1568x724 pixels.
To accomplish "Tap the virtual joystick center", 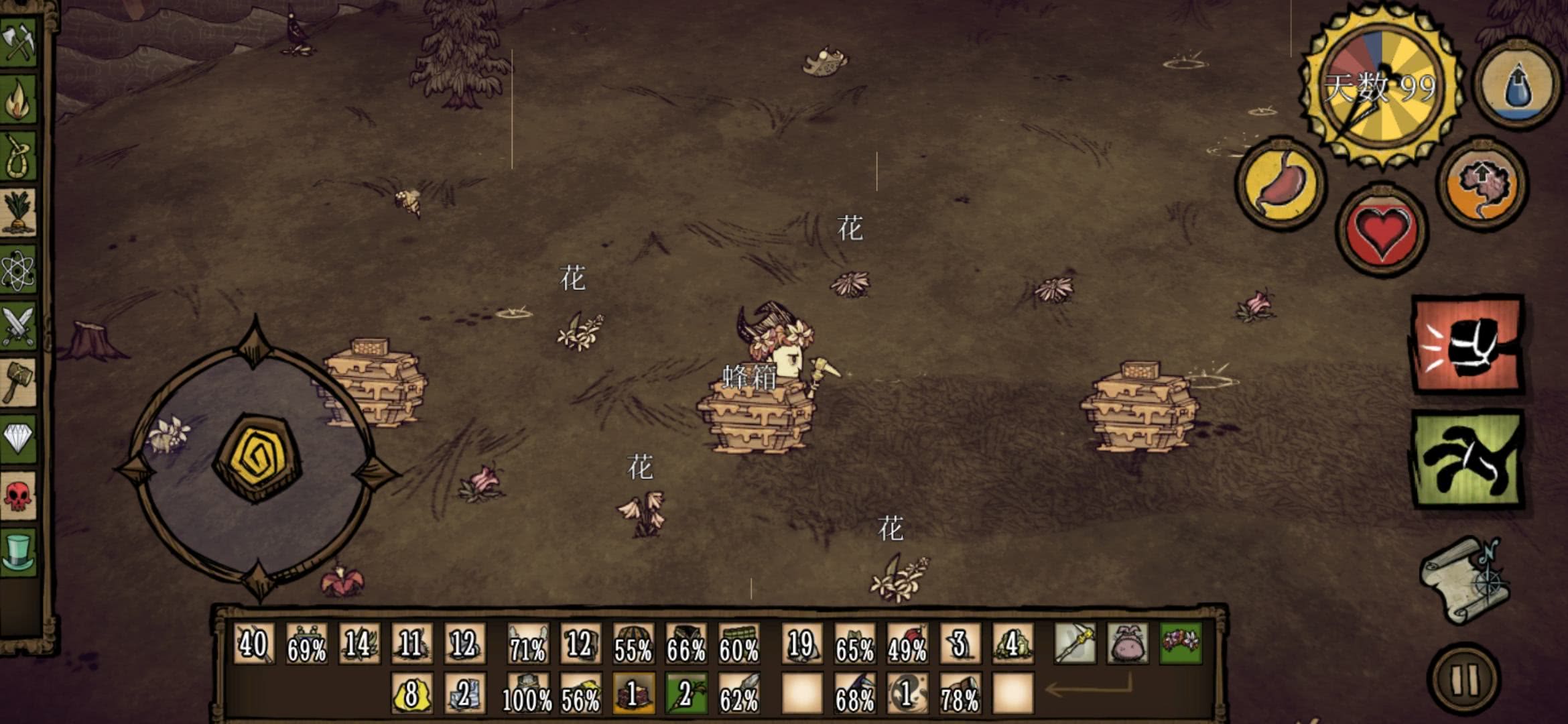I will 257,459.
